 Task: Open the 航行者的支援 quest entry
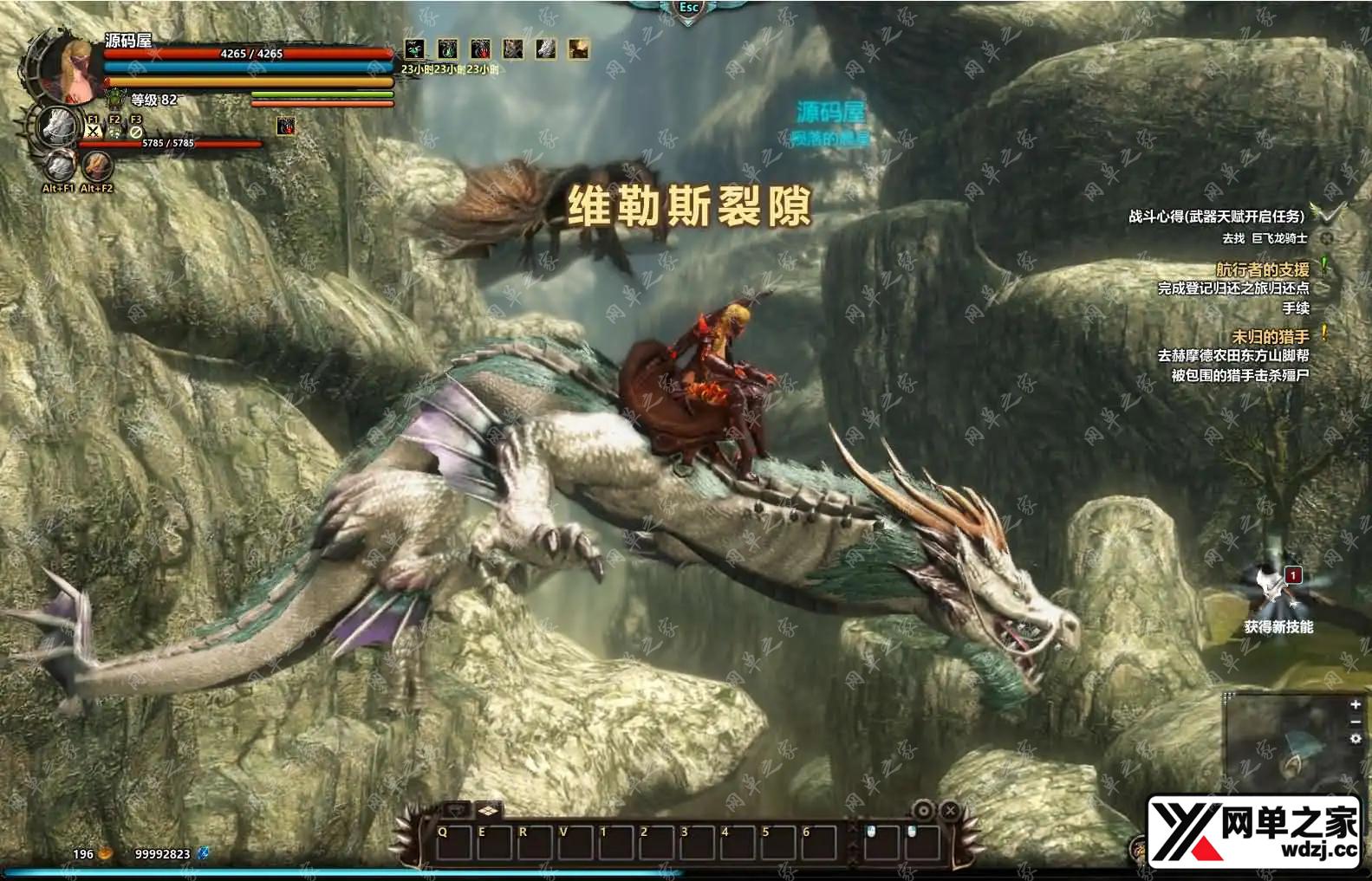[x=1262, y=269]
